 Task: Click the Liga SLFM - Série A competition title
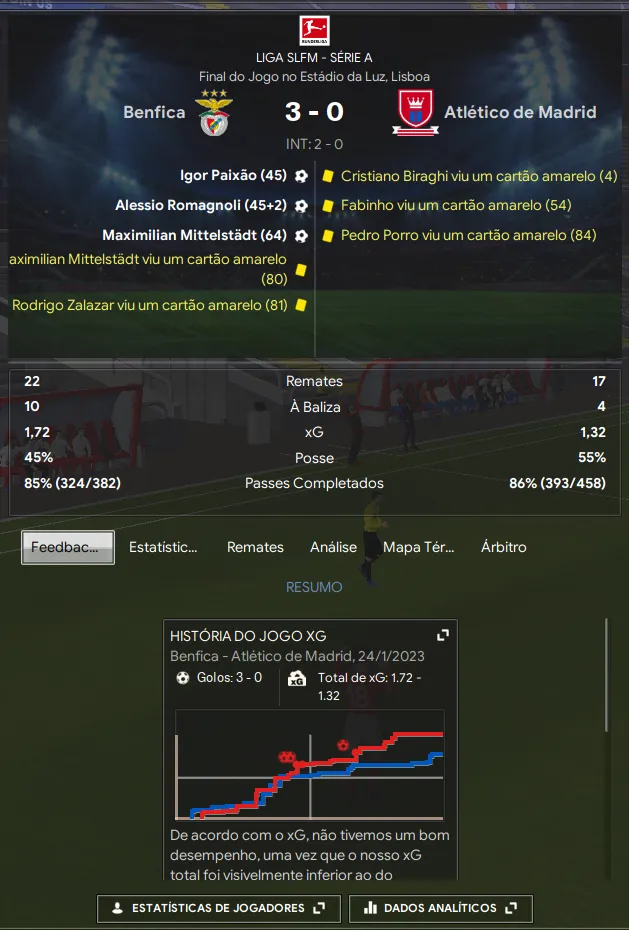(314, 58)
